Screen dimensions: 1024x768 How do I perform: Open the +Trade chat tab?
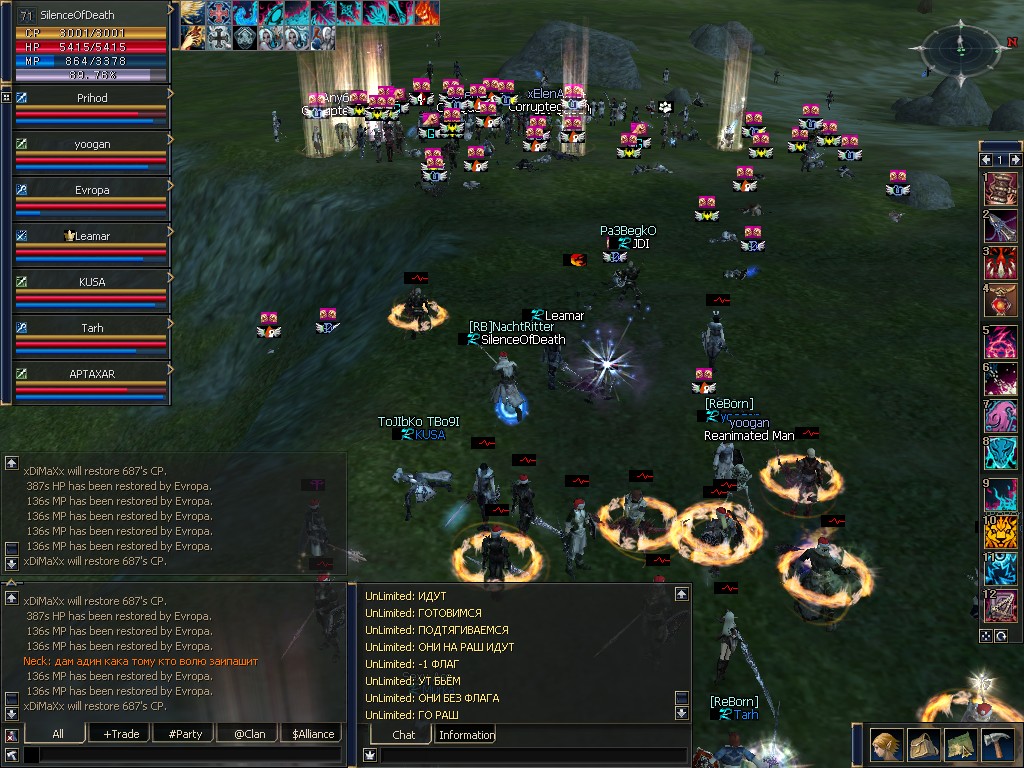[121, 734]
